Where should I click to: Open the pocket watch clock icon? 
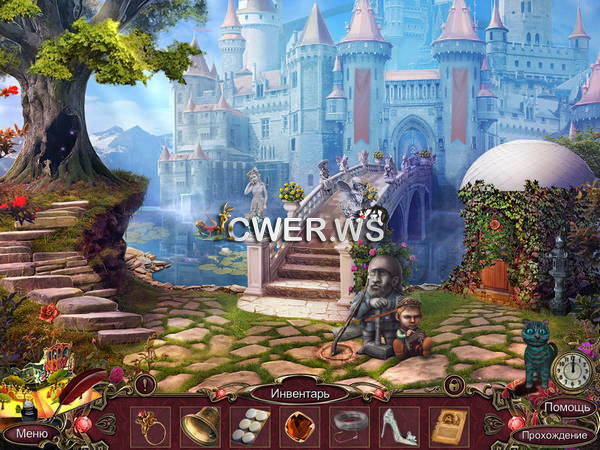[570, 370]
